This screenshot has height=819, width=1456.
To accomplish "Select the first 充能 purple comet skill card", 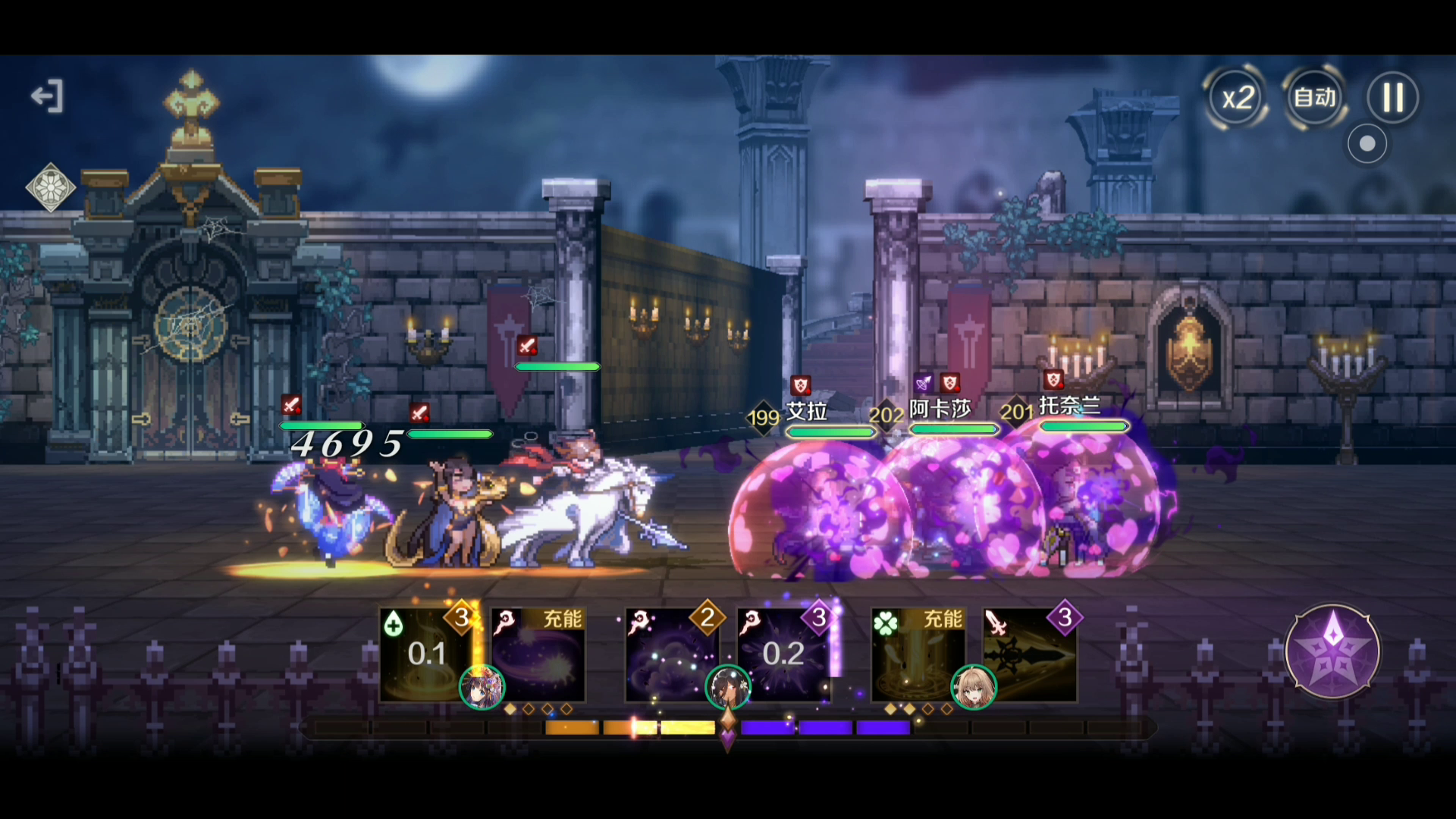I will (x=538, y=654).
